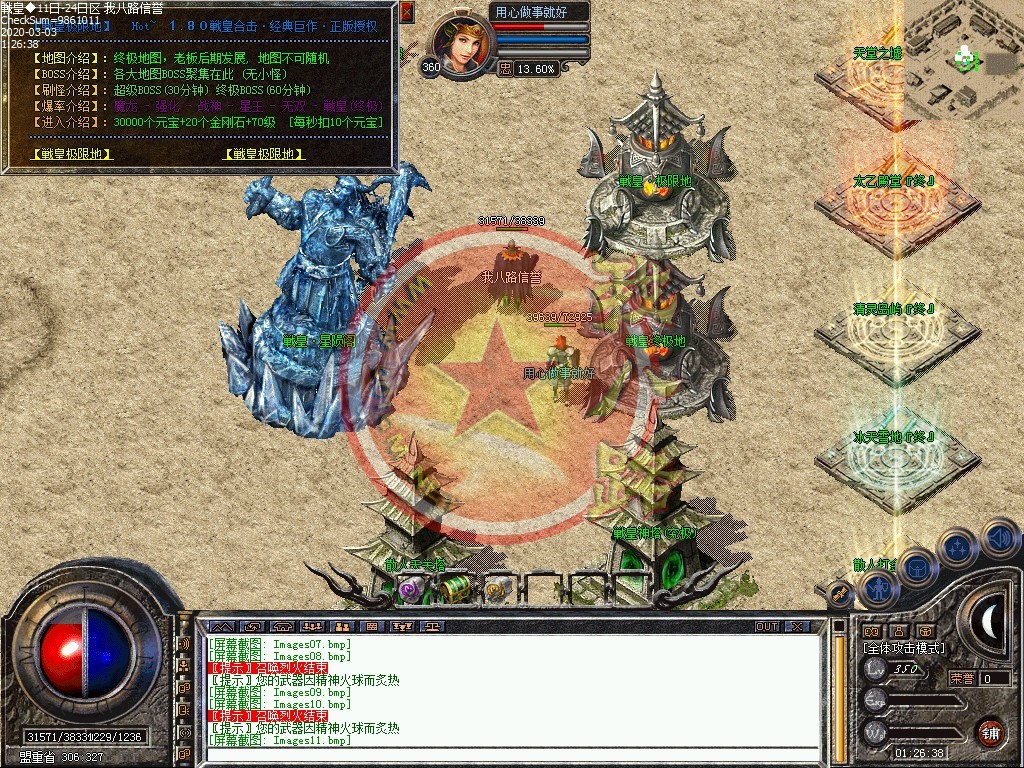Close the map info panel with the red X
The height and width of the screenshot is (768, 1024).
click(406, 12)
